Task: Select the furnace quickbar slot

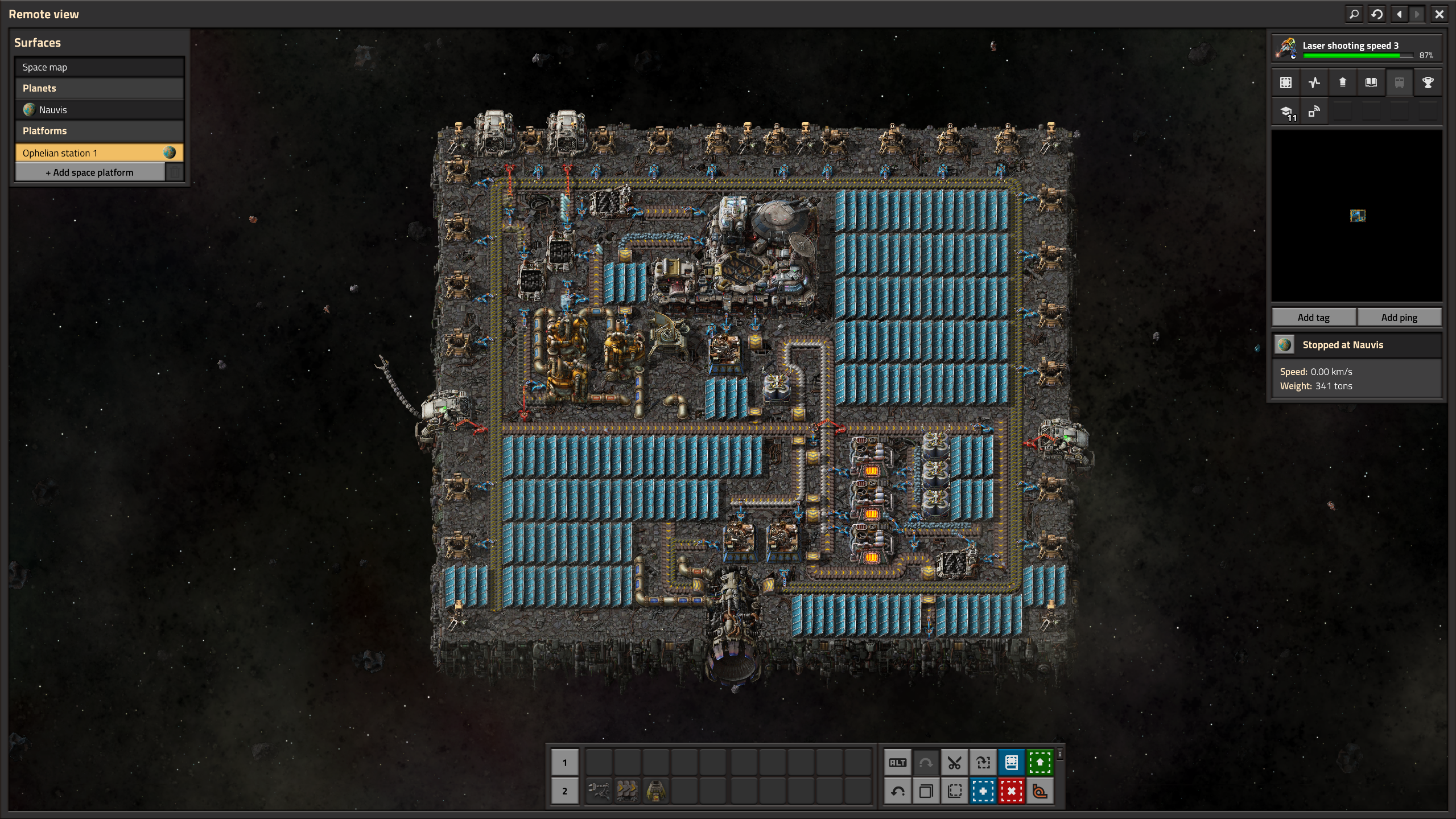Action: 655,791
